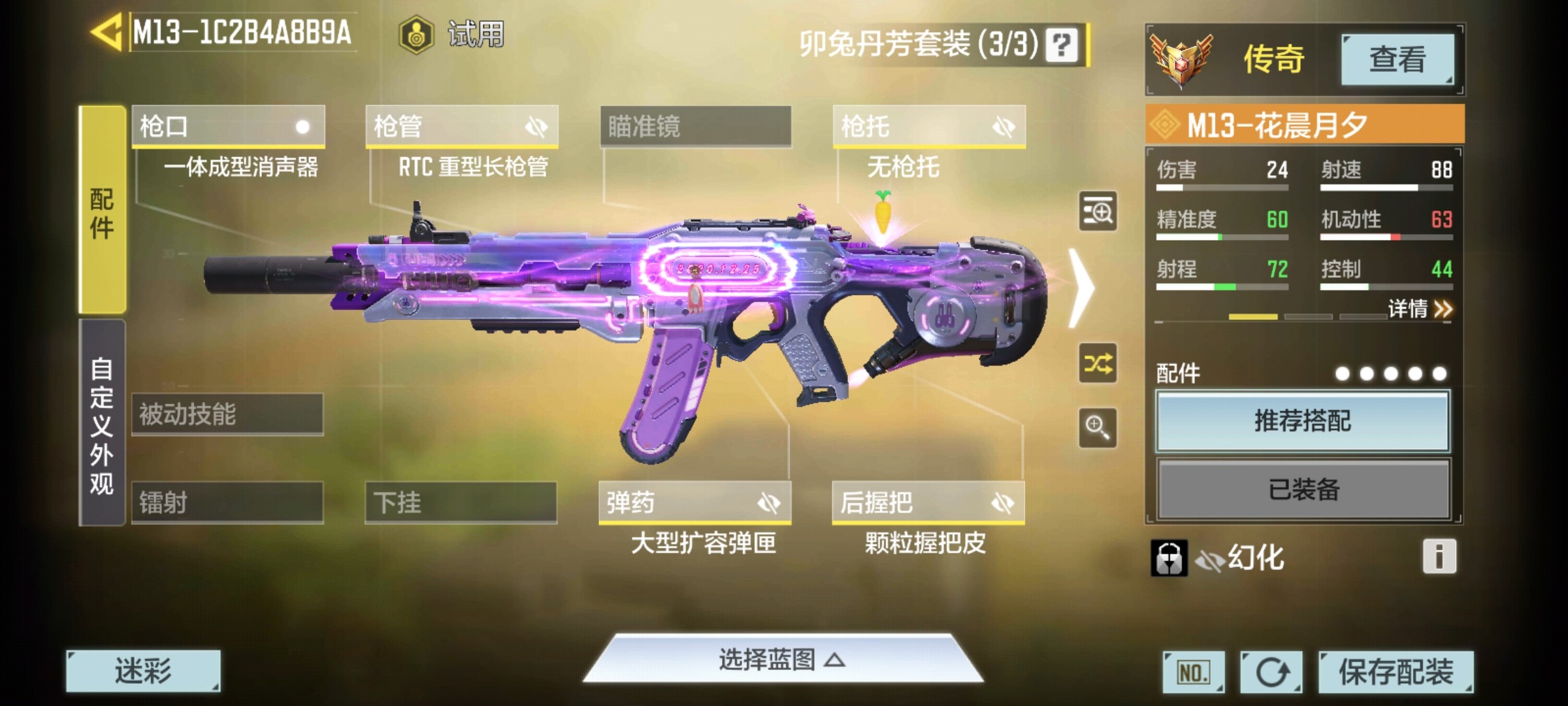Open the 卯兔丹芳套装 help question mark

(1061, 45)
